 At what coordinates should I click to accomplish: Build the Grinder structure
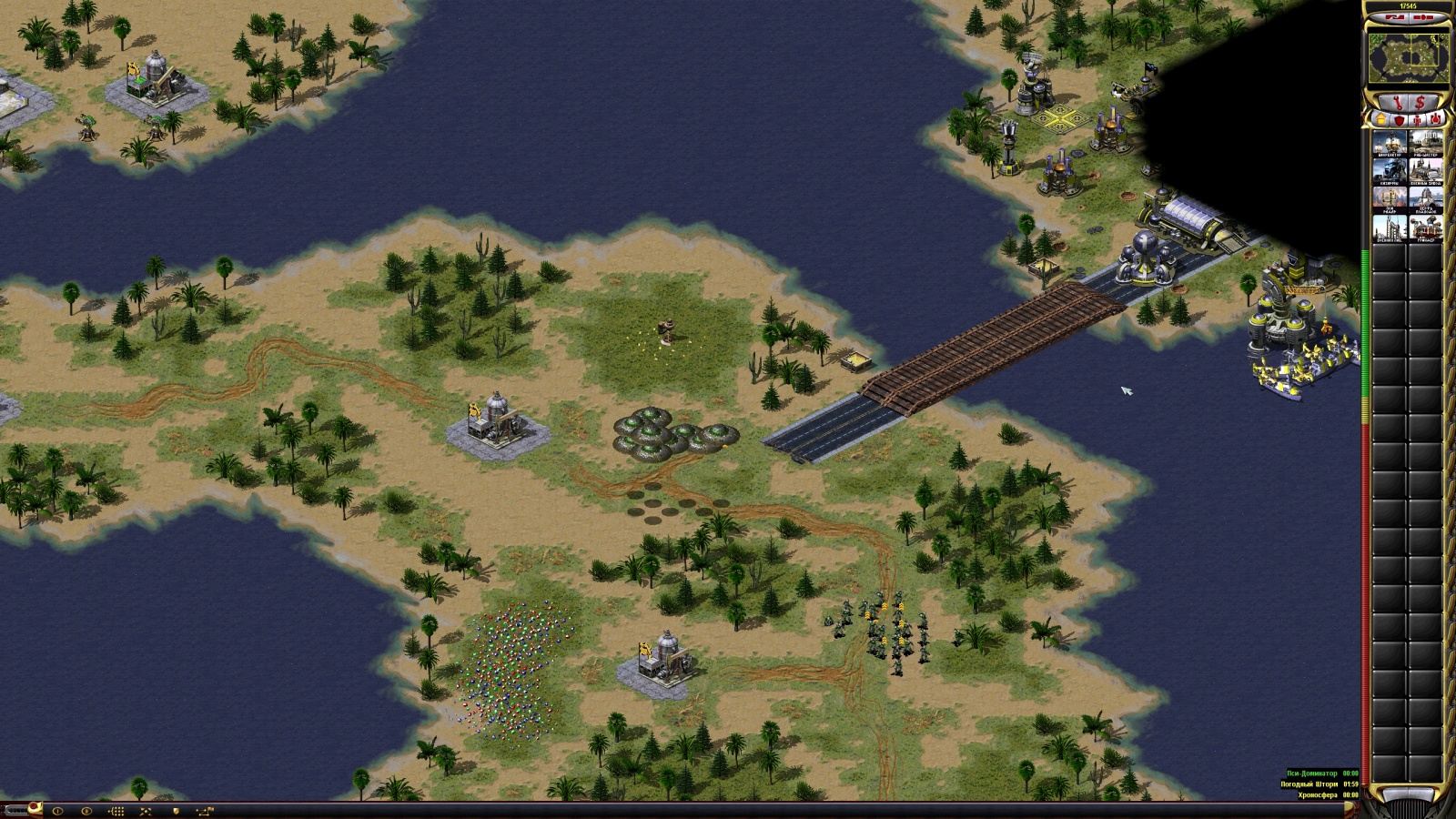coord(1425,228)
